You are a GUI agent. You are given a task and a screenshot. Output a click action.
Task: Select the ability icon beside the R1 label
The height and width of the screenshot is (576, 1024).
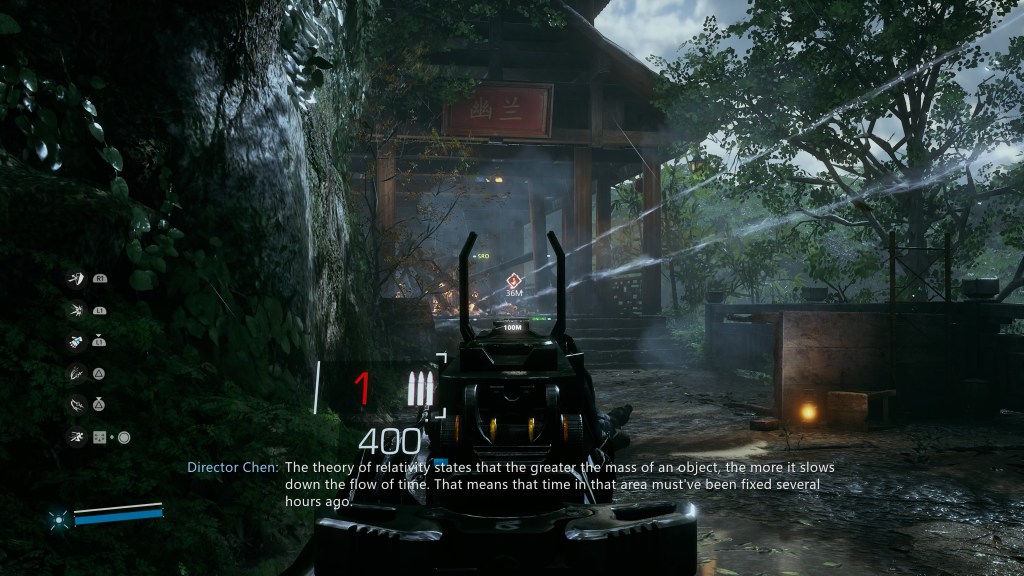(76, 278)
